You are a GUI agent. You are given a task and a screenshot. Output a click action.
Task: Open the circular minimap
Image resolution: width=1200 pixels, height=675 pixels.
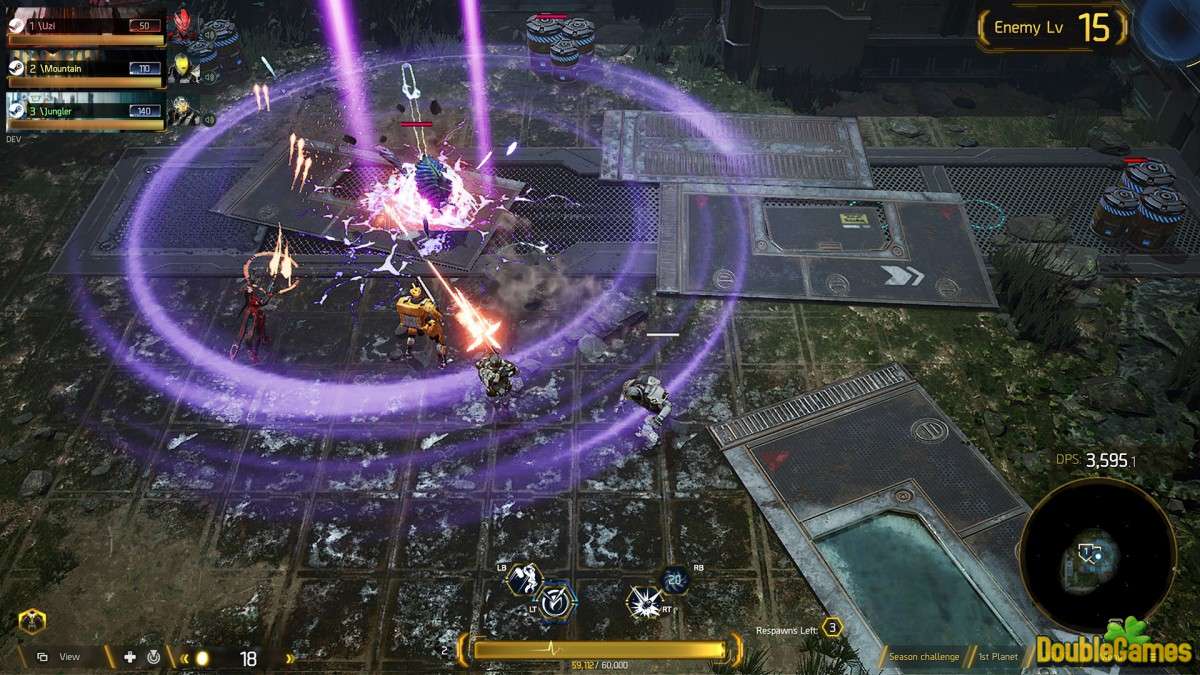point(1096,555)
